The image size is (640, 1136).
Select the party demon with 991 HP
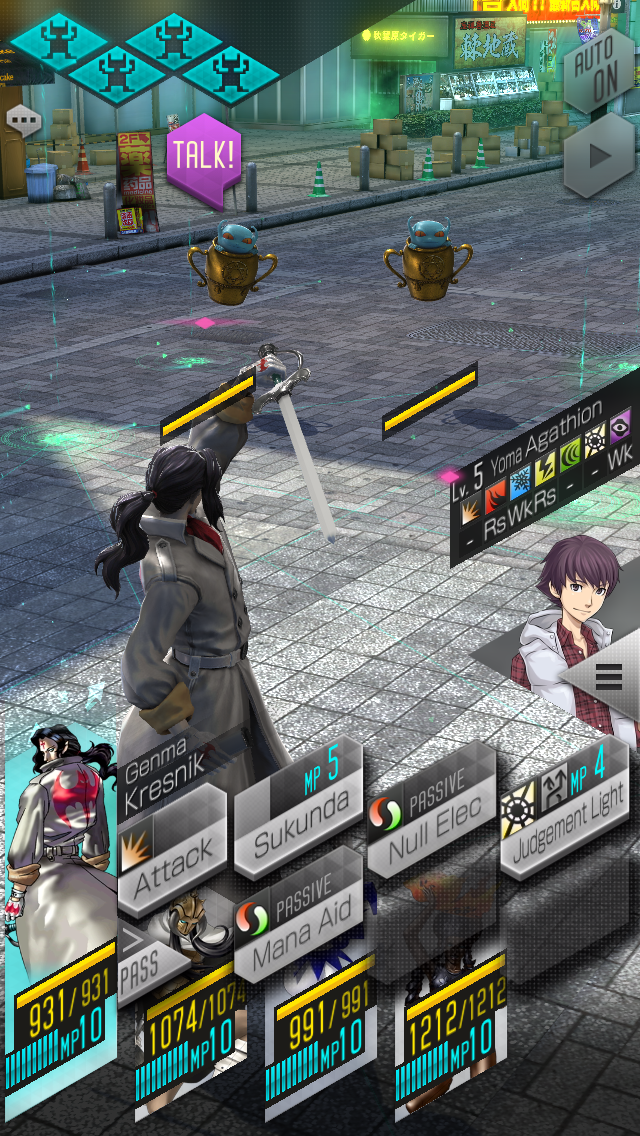322,1040
